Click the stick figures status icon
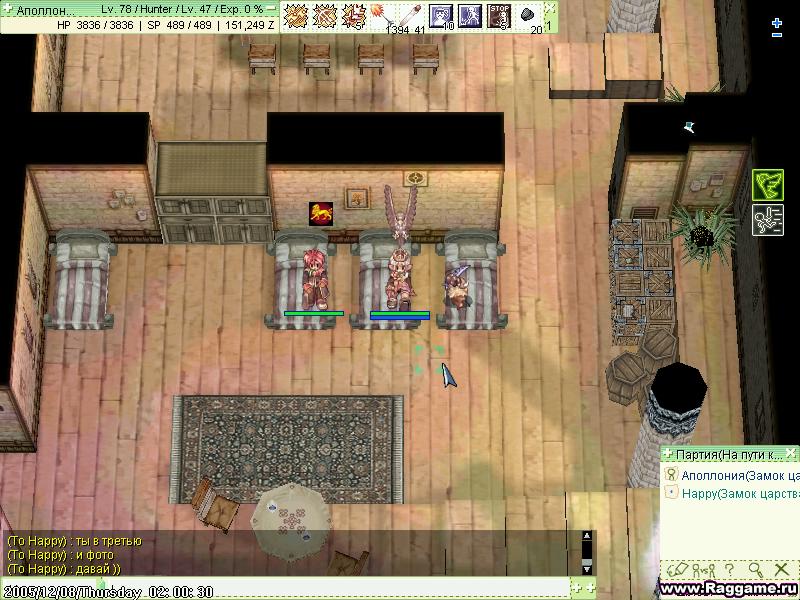This screenshot has width=800, height=600. point(767,219)
